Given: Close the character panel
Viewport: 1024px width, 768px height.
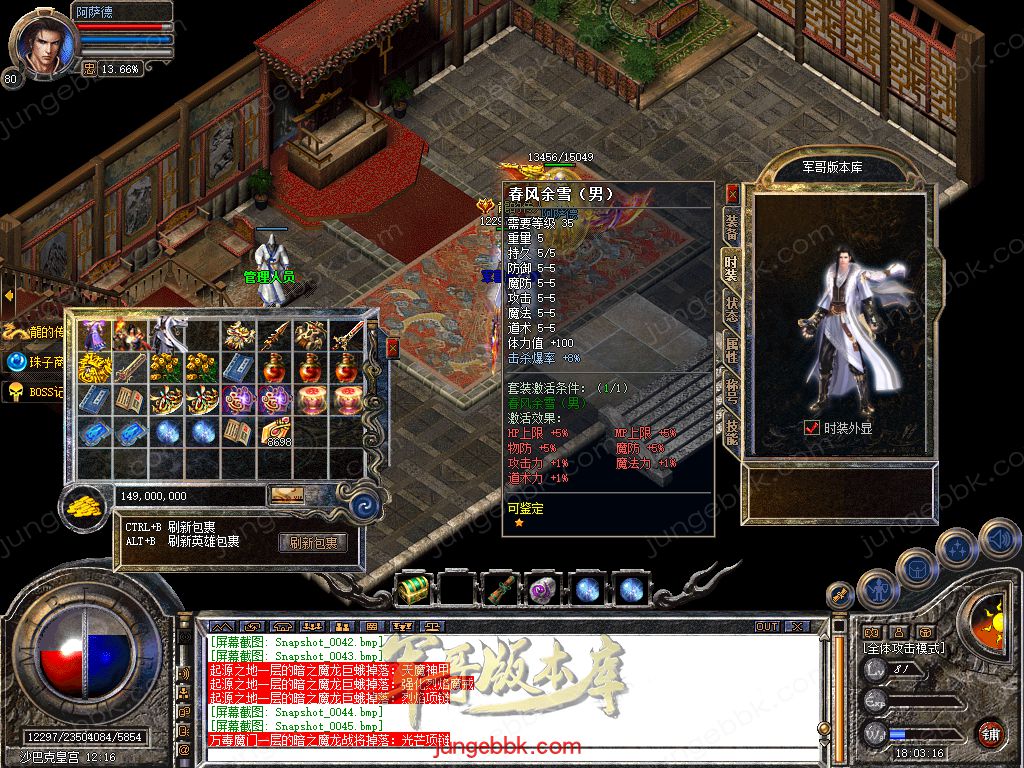Looking at the screenshot, I should point(732,193).
